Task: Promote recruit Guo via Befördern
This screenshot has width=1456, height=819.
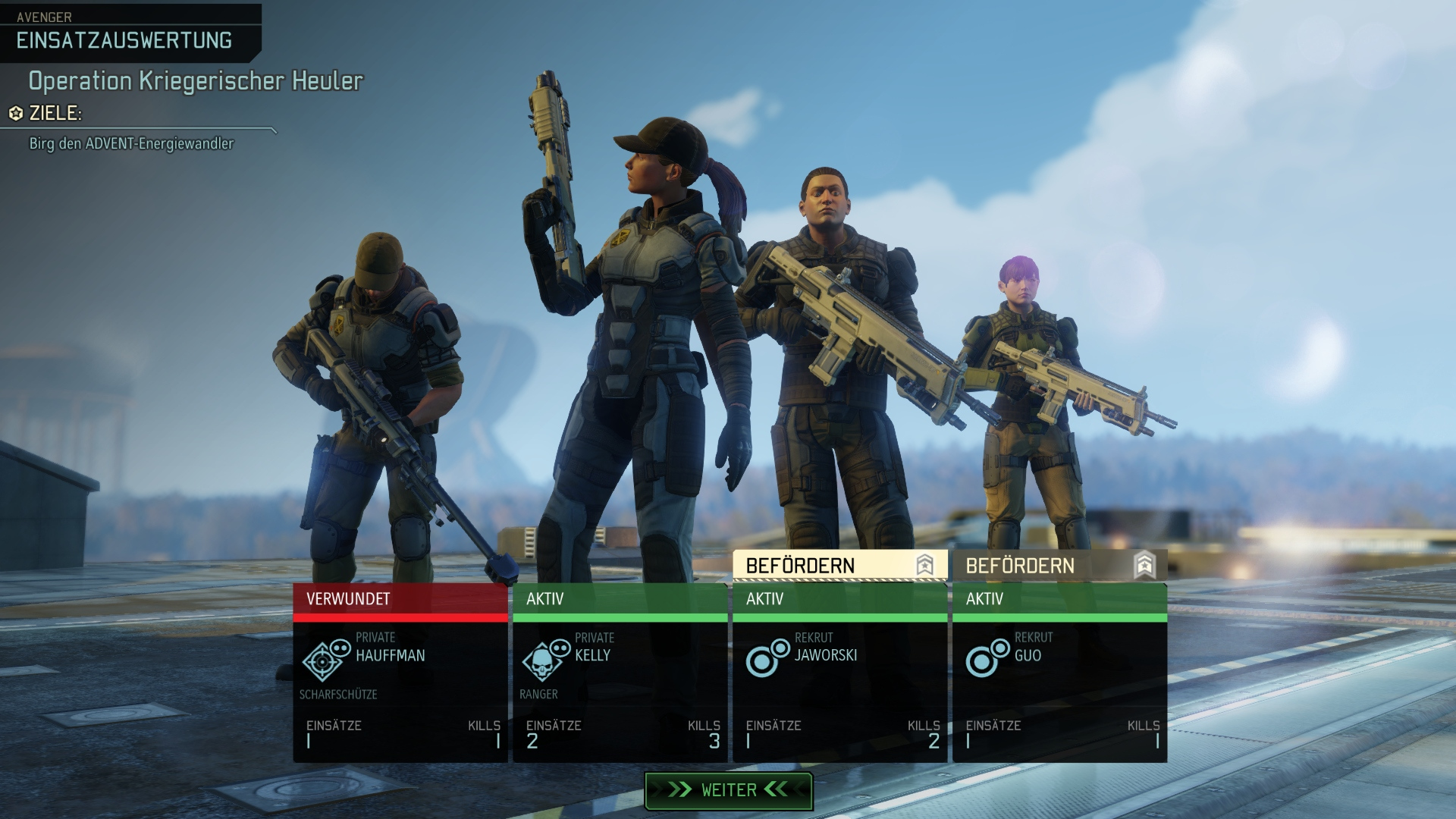Action: (x=1059, y=566)
